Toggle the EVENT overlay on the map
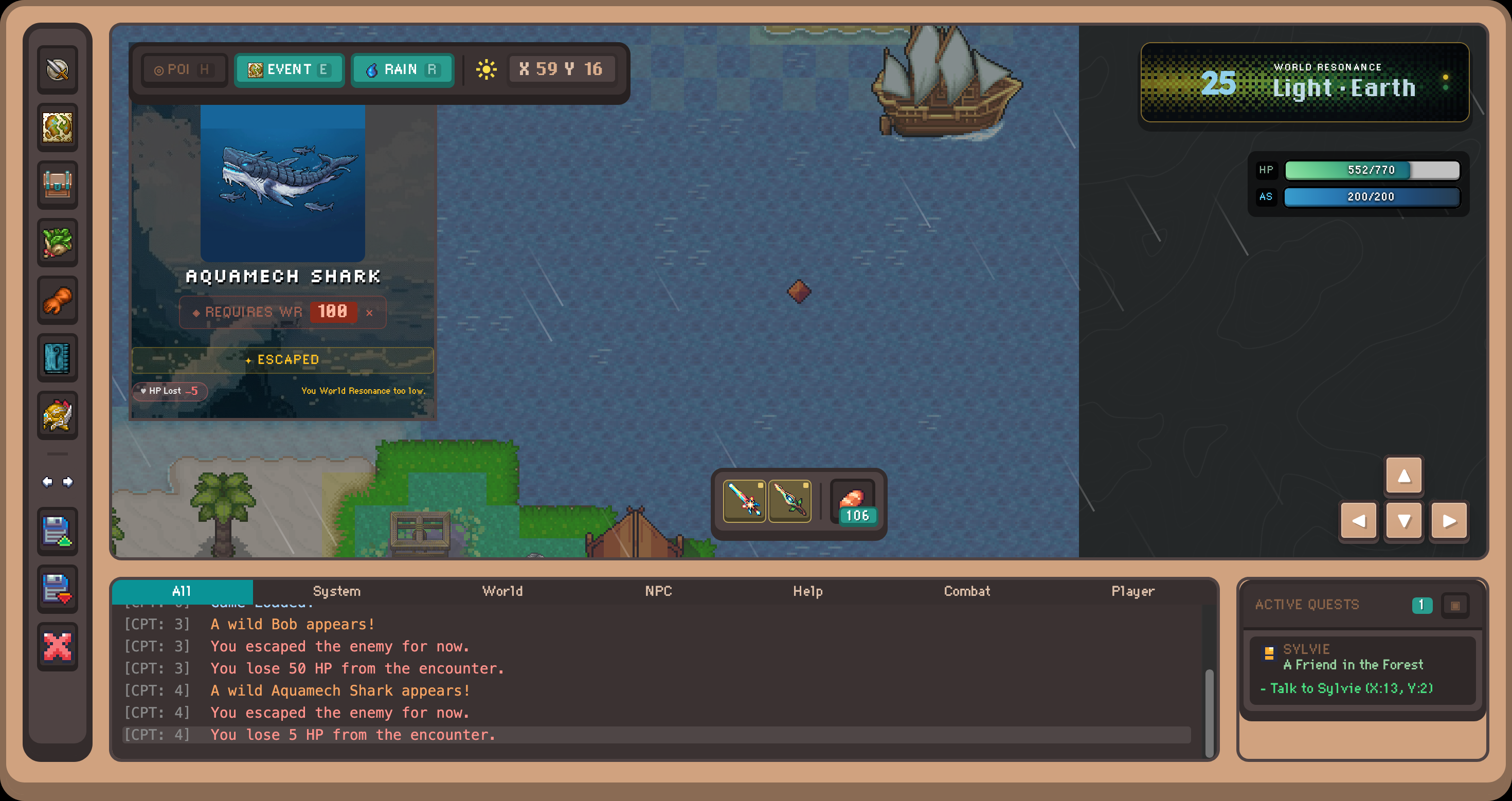The width and height of the screenshot is (1512, 801). coord(289,69)
